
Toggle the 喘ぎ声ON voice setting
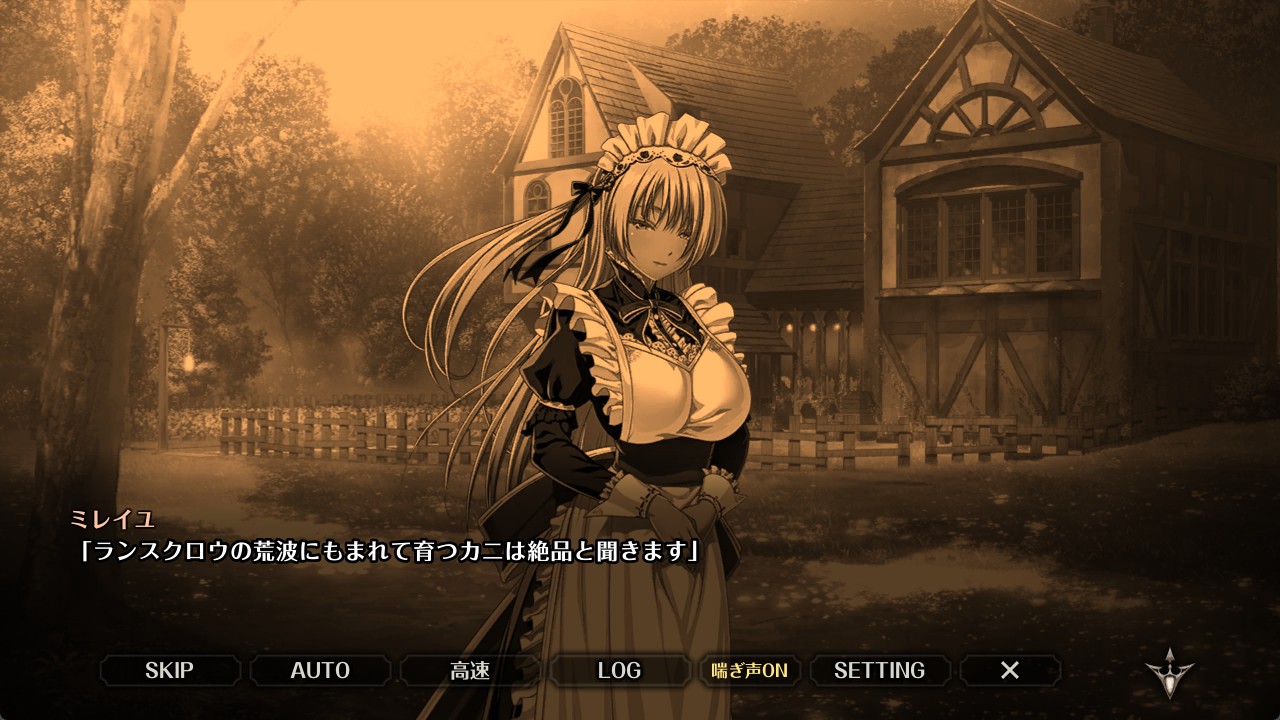point(749,670)
